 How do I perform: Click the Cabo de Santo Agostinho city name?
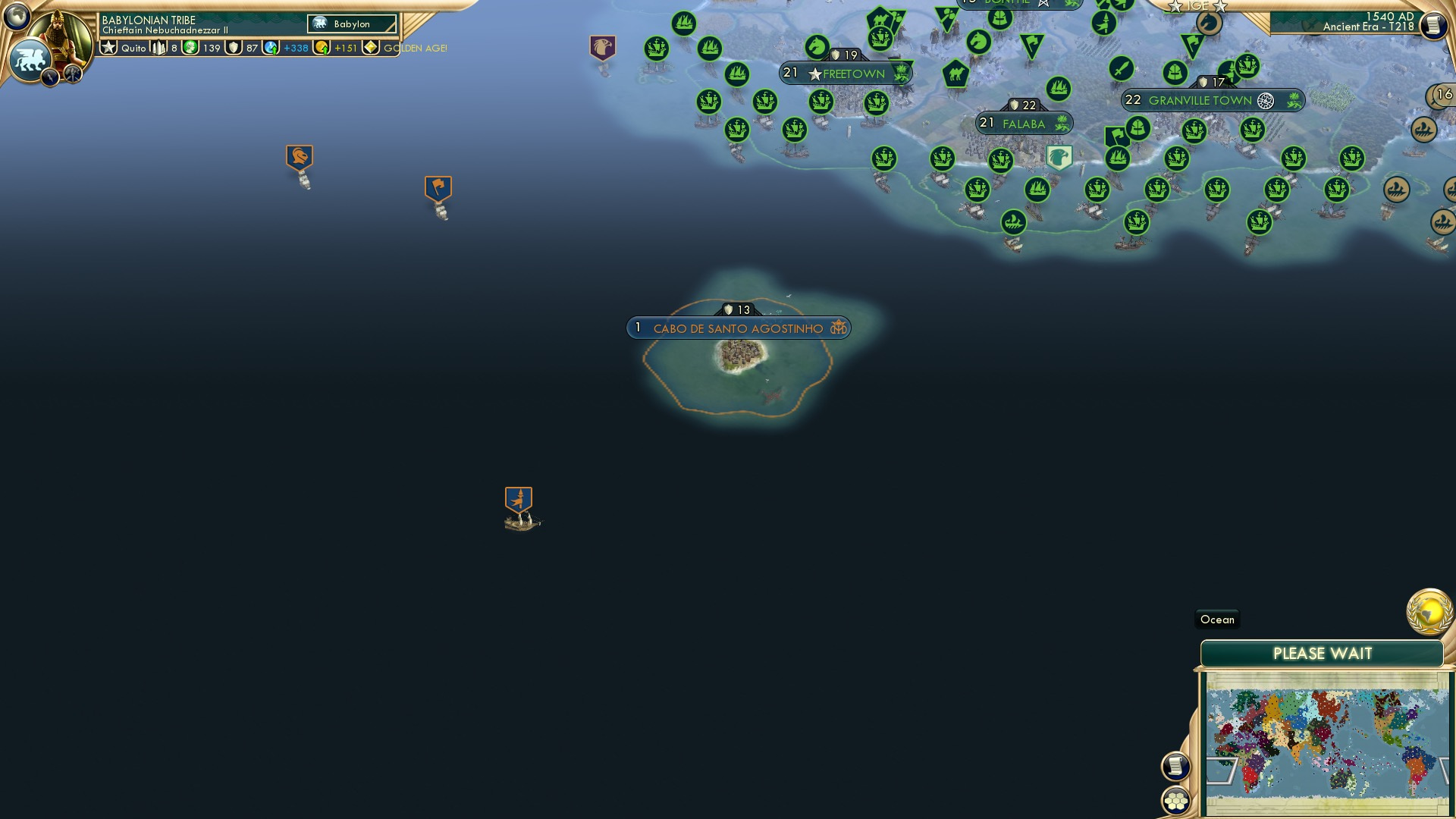pyautogui.click(x=737, y=328)
